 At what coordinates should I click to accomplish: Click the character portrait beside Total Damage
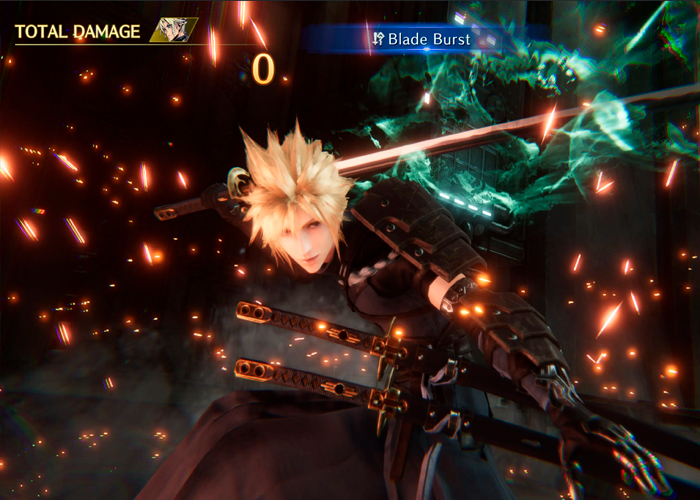[172, 30]
